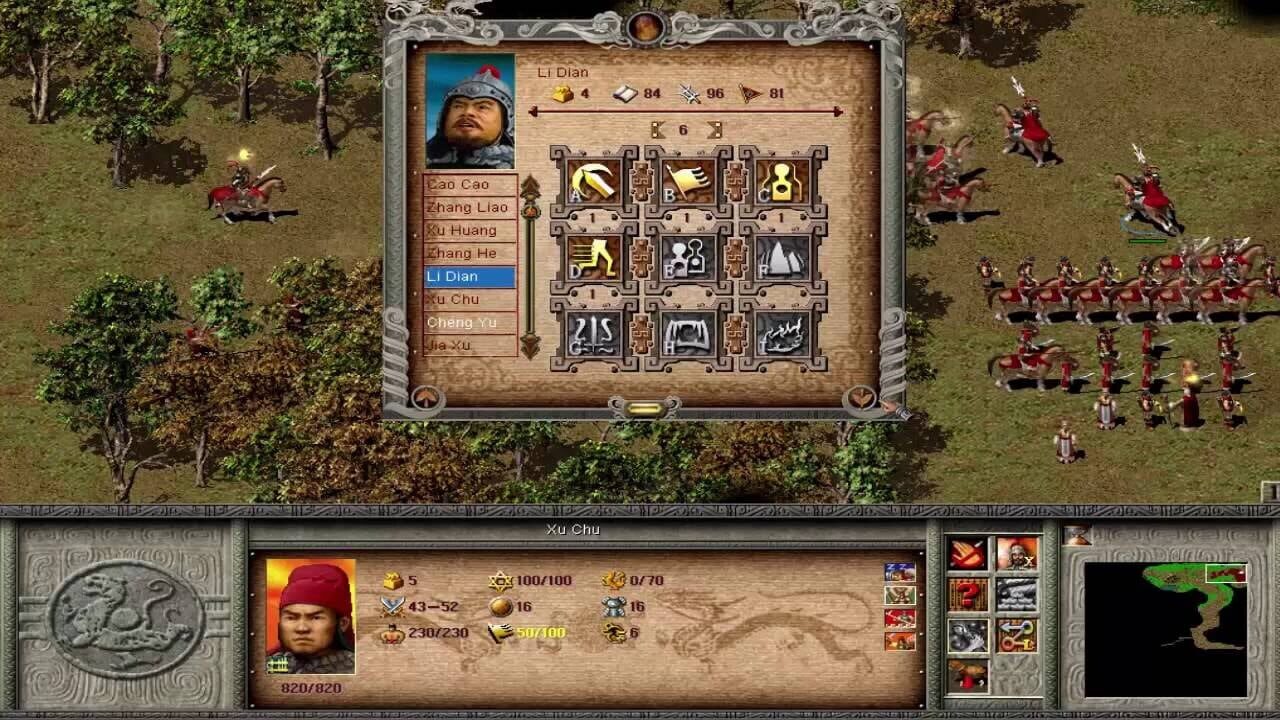Select Cao Cao from the general list
This screenshot has height=720, width=1280.
[466, 184]
